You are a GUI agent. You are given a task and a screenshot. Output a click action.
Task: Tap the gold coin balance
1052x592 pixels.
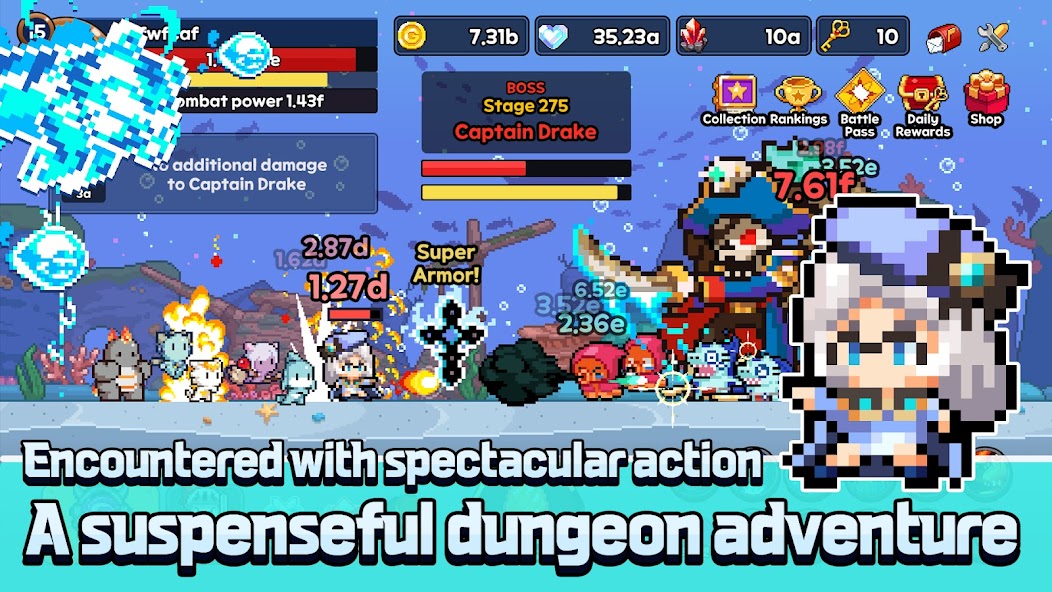coord(460,38)
